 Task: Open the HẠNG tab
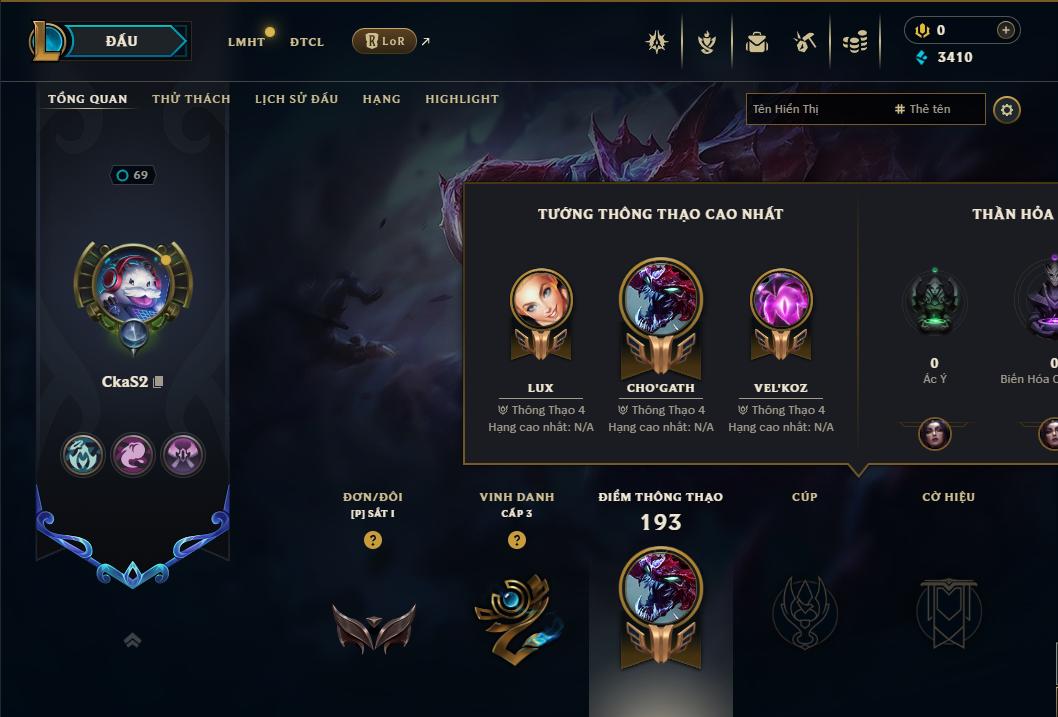(381, 99)
